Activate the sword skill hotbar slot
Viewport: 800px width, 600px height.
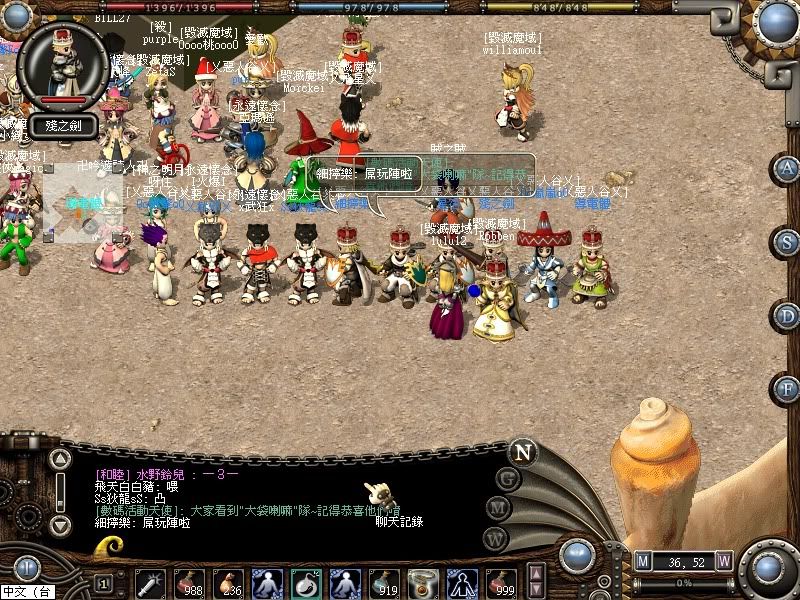[150, 582]
